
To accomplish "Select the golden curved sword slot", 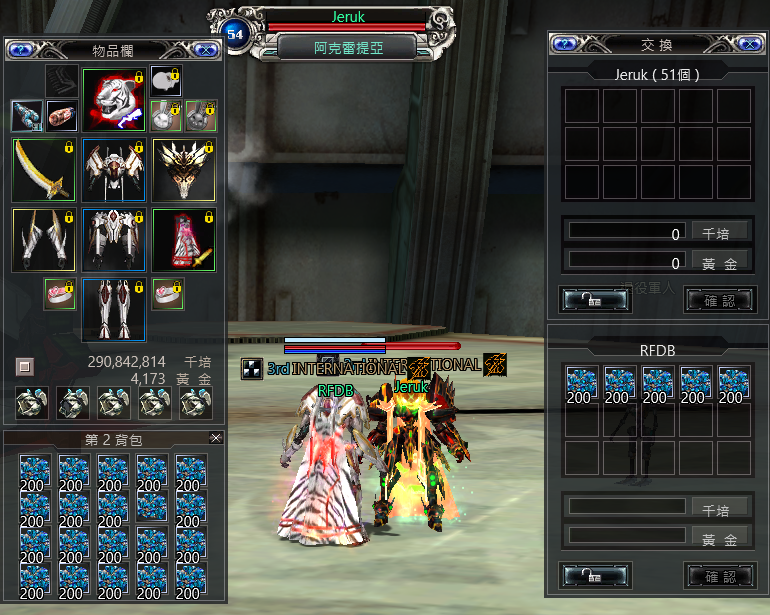I will (44, 170).
